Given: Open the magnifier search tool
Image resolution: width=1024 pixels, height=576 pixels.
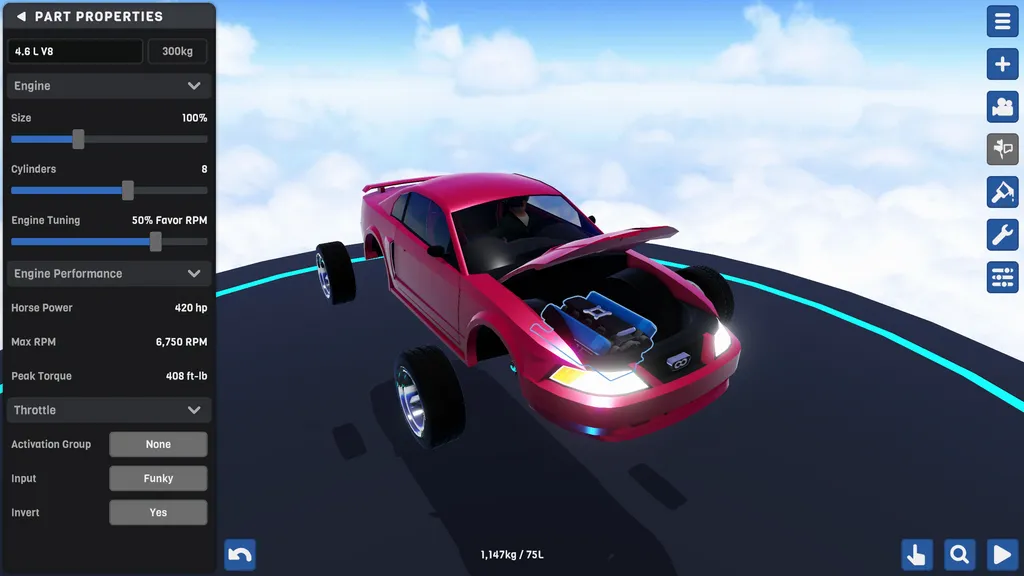Looking at the screenshot, I should click(959, 554).
